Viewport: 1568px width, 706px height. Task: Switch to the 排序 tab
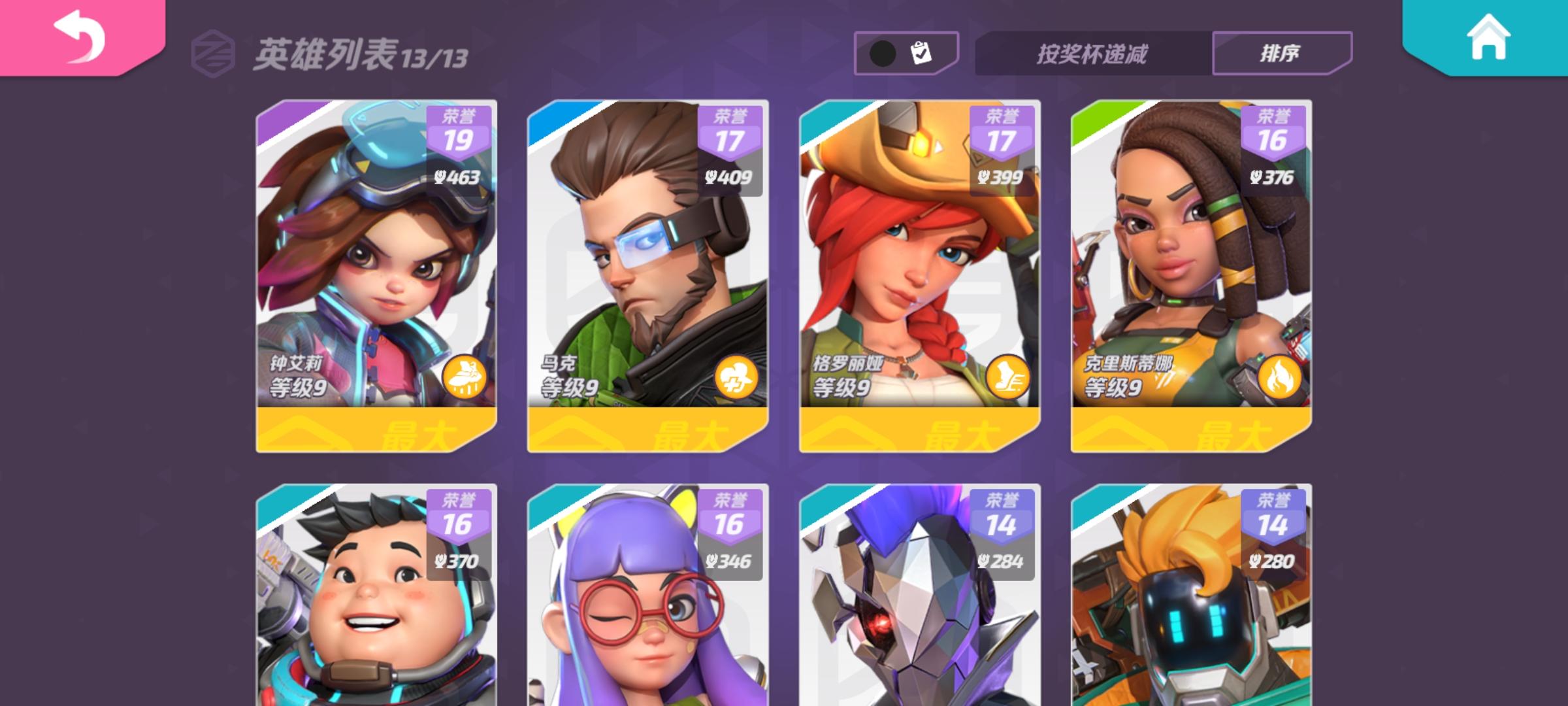click(x=1279, y=51)
